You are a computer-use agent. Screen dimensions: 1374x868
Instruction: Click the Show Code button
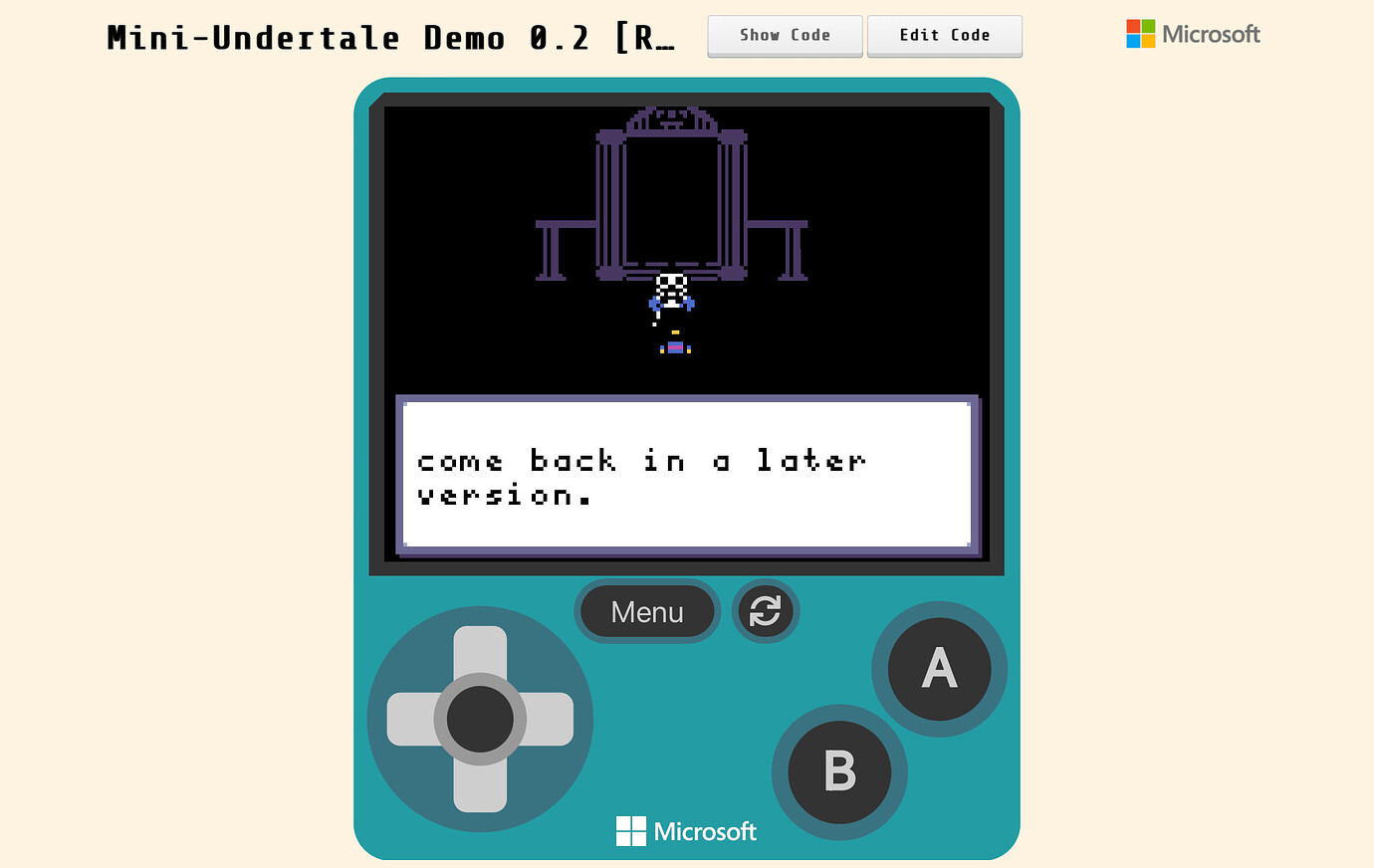coord(785,36)
